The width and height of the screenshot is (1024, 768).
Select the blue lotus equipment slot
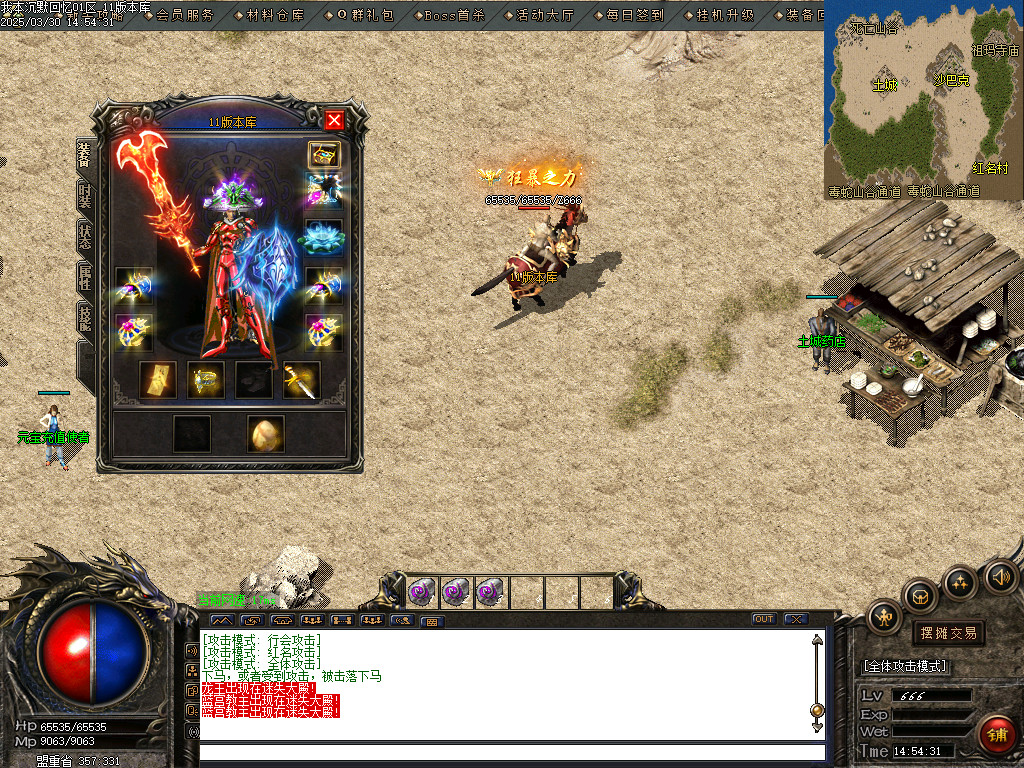(323, 237)
